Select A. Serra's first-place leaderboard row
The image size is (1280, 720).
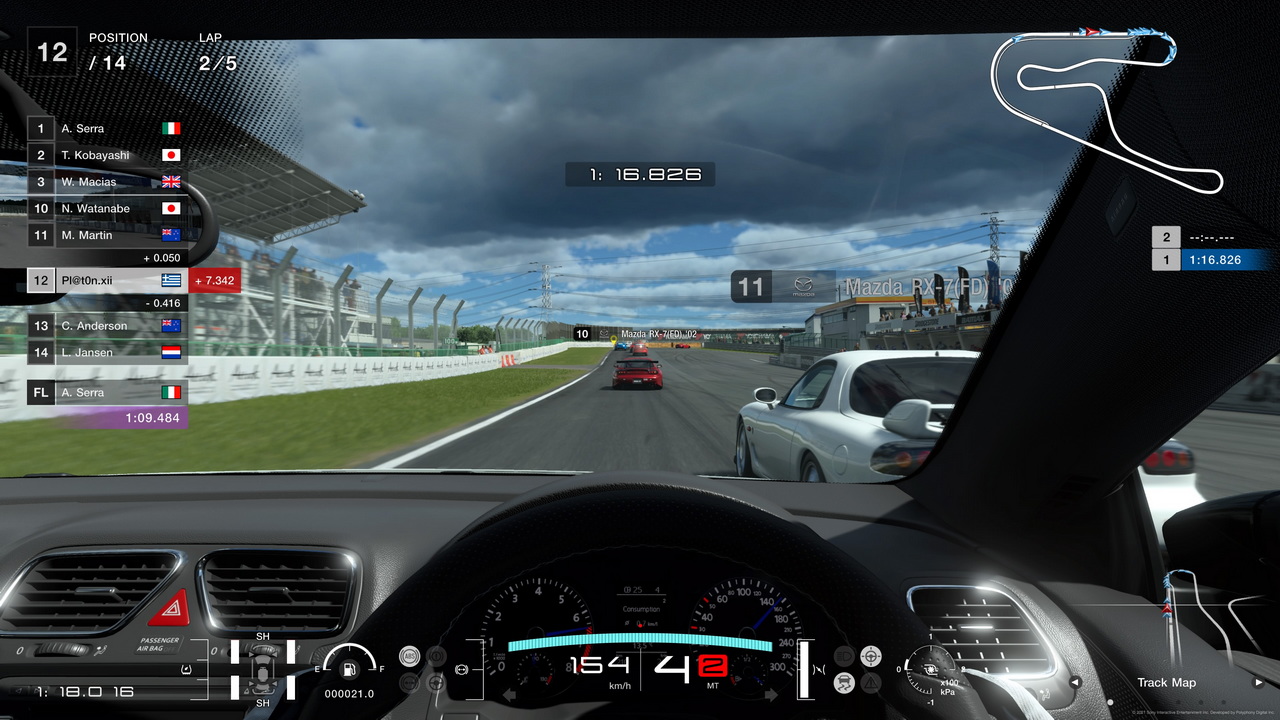(x=107, y=128)
